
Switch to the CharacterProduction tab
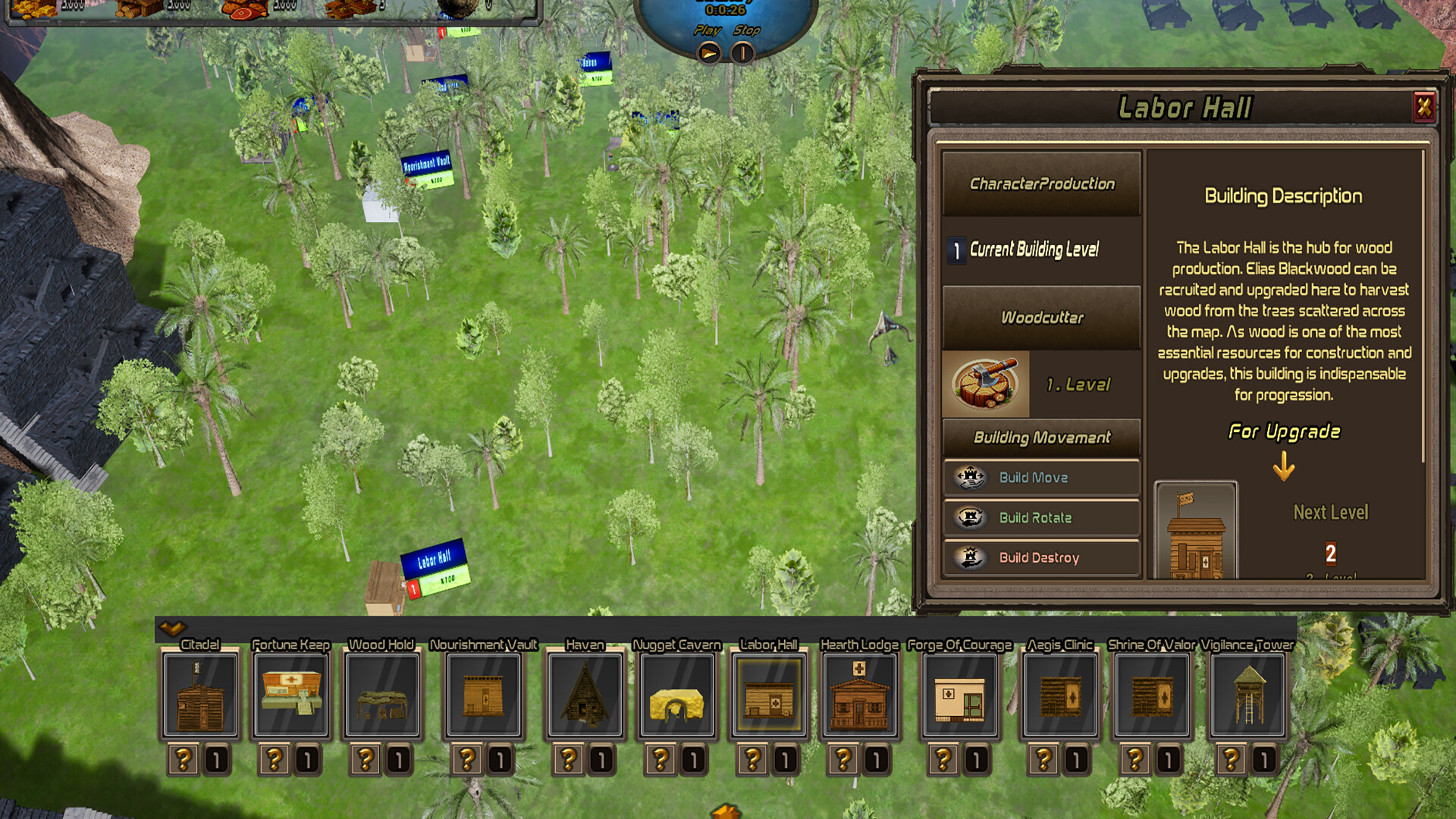point(1041,184)
